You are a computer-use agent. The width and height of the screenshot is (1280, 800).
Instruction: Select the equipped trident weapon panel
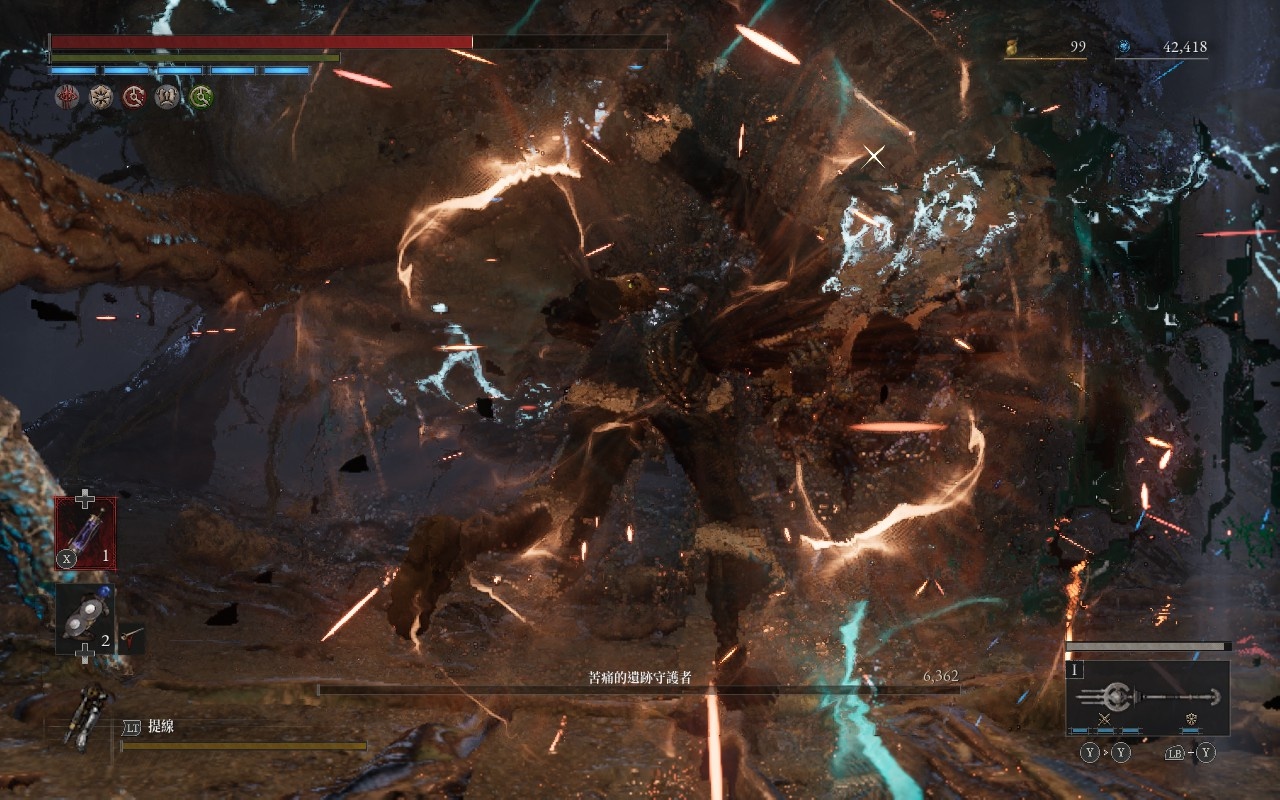click(1147, 698)
